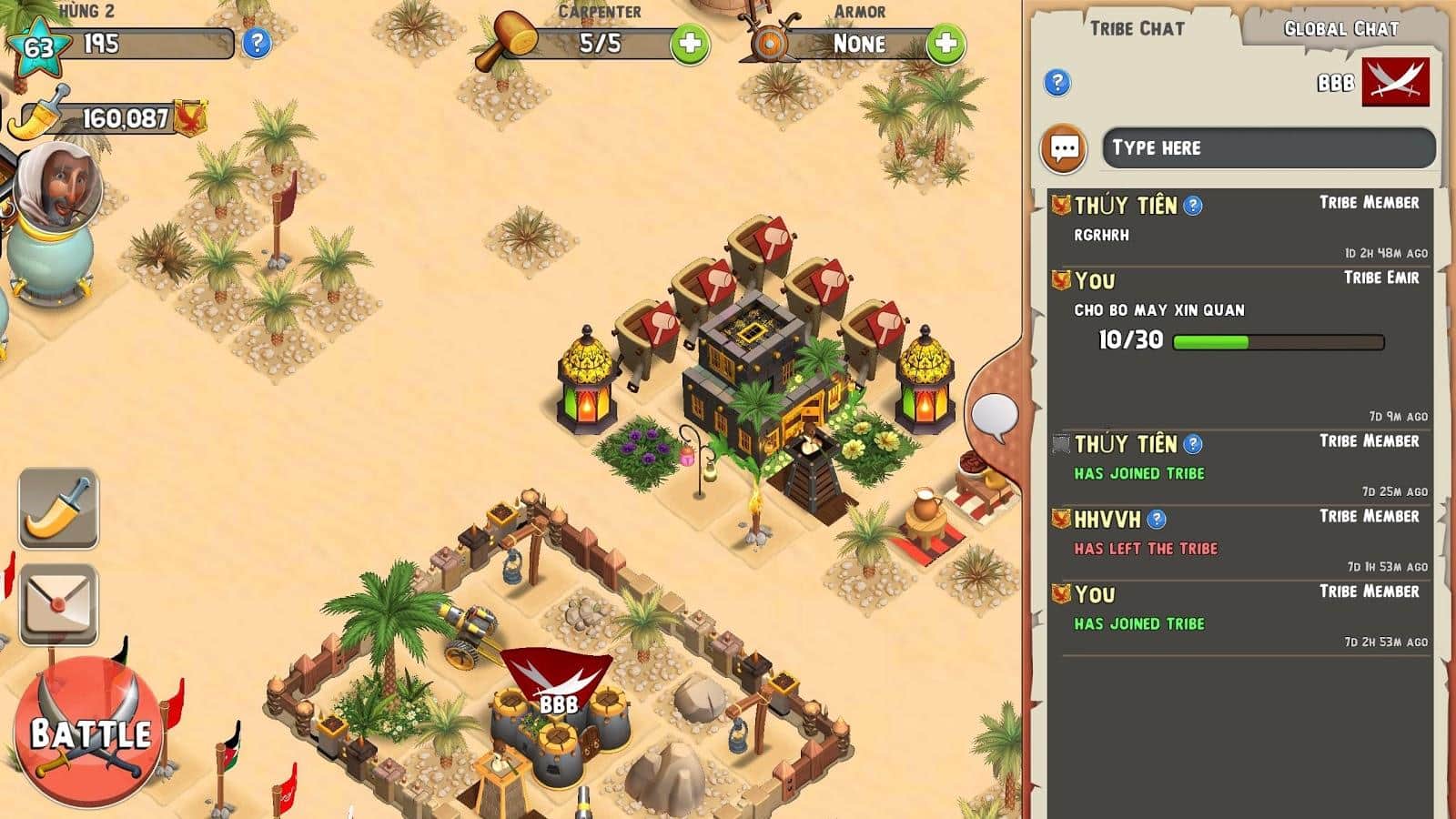View the genie advisor portrait
Viewport: 1456px width, 819px height.
pos(56,188)
